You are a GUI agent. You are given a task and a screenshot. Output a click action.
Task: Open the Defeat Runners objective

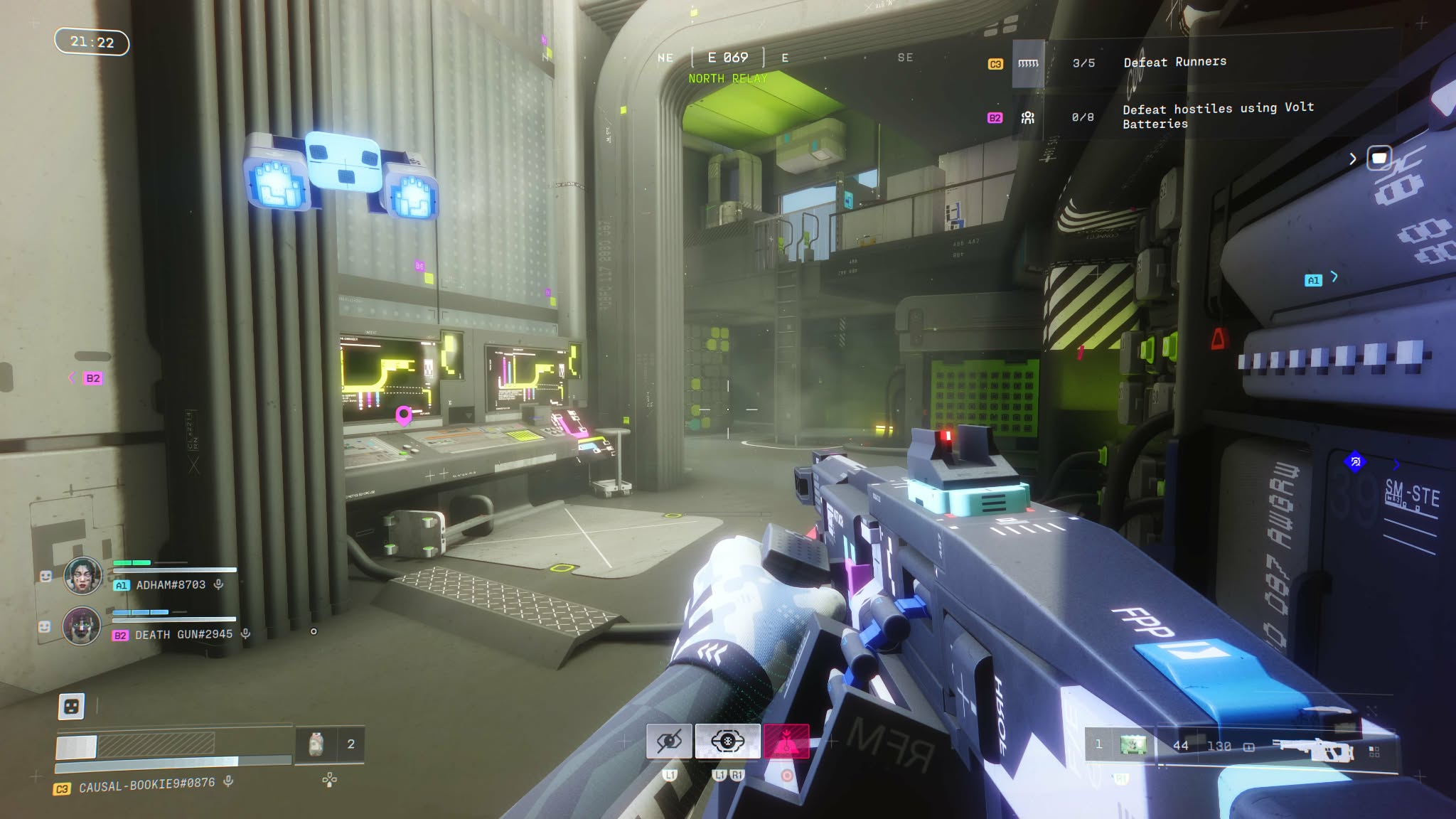(1174, 63)
